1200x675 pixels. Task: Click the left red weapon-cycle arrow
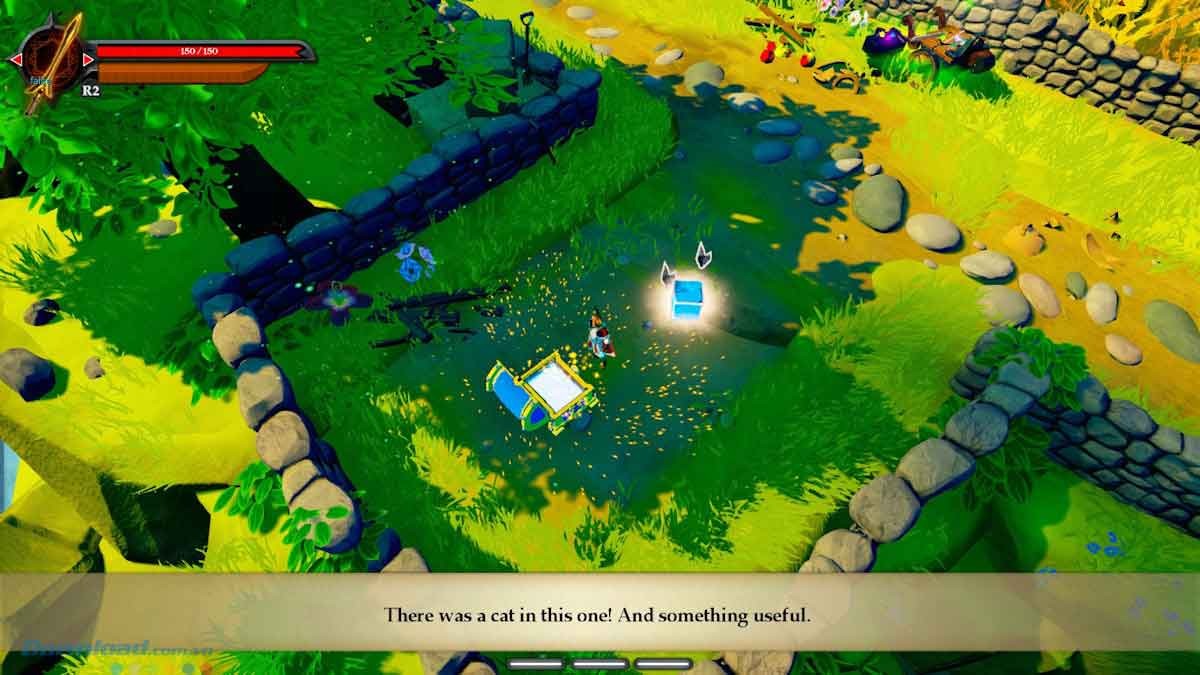tap(15, 61)
